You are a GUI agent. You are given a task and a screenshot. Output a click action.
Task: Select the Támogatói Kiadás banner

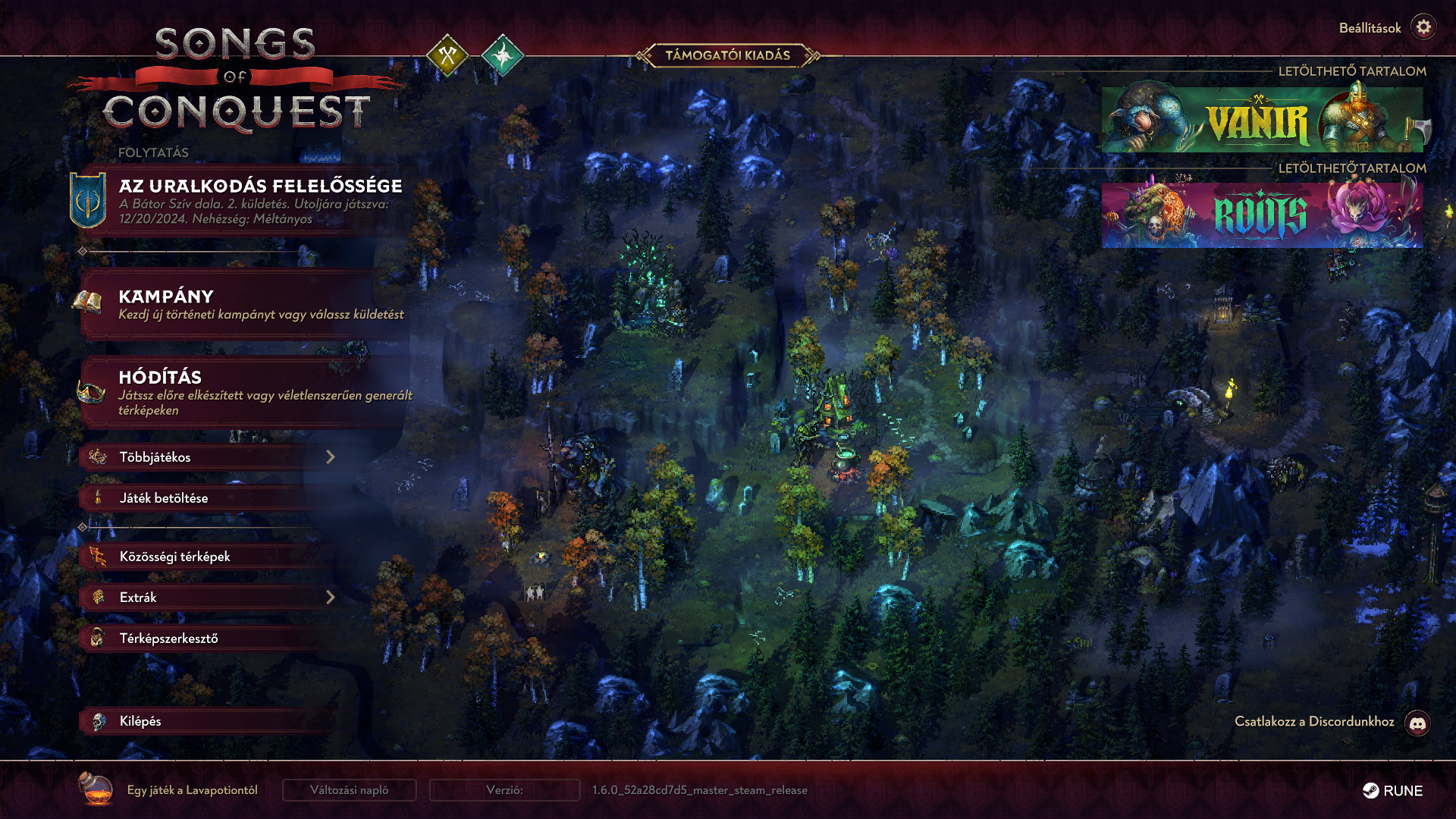point(727,55)
